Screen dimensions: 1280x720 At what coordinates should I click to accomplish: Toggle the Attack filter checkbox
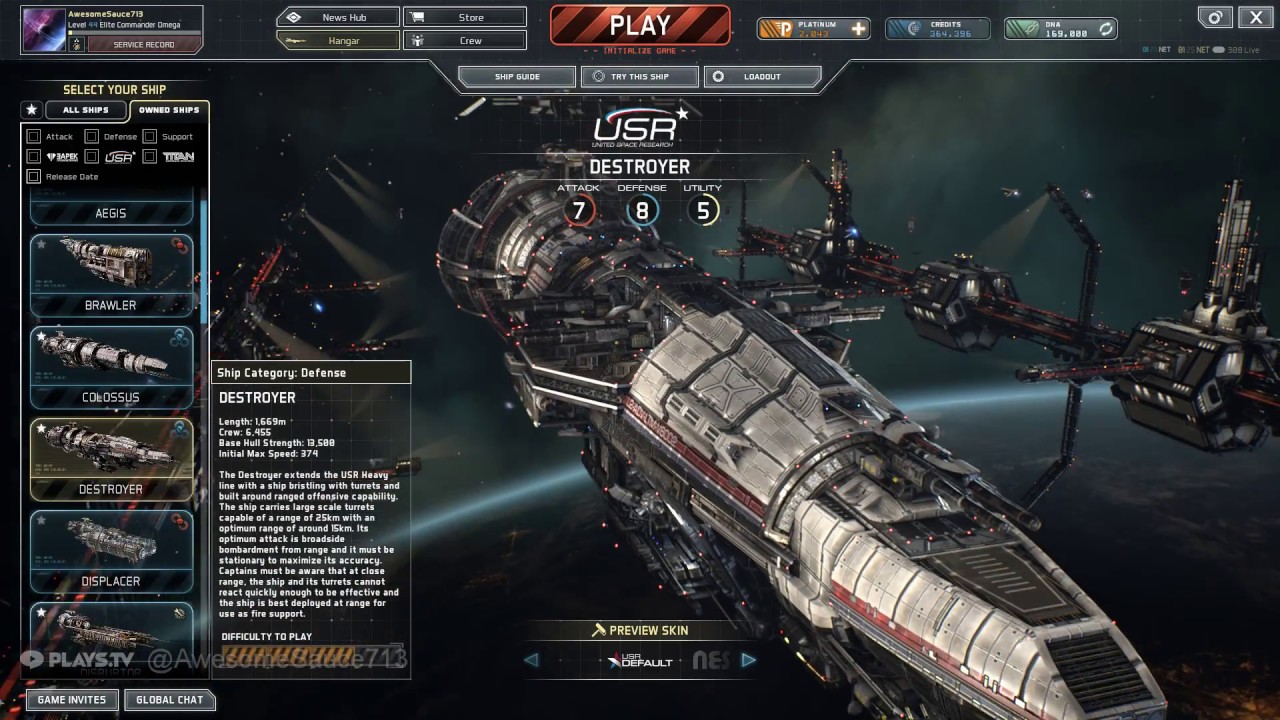tap(34, 136)
